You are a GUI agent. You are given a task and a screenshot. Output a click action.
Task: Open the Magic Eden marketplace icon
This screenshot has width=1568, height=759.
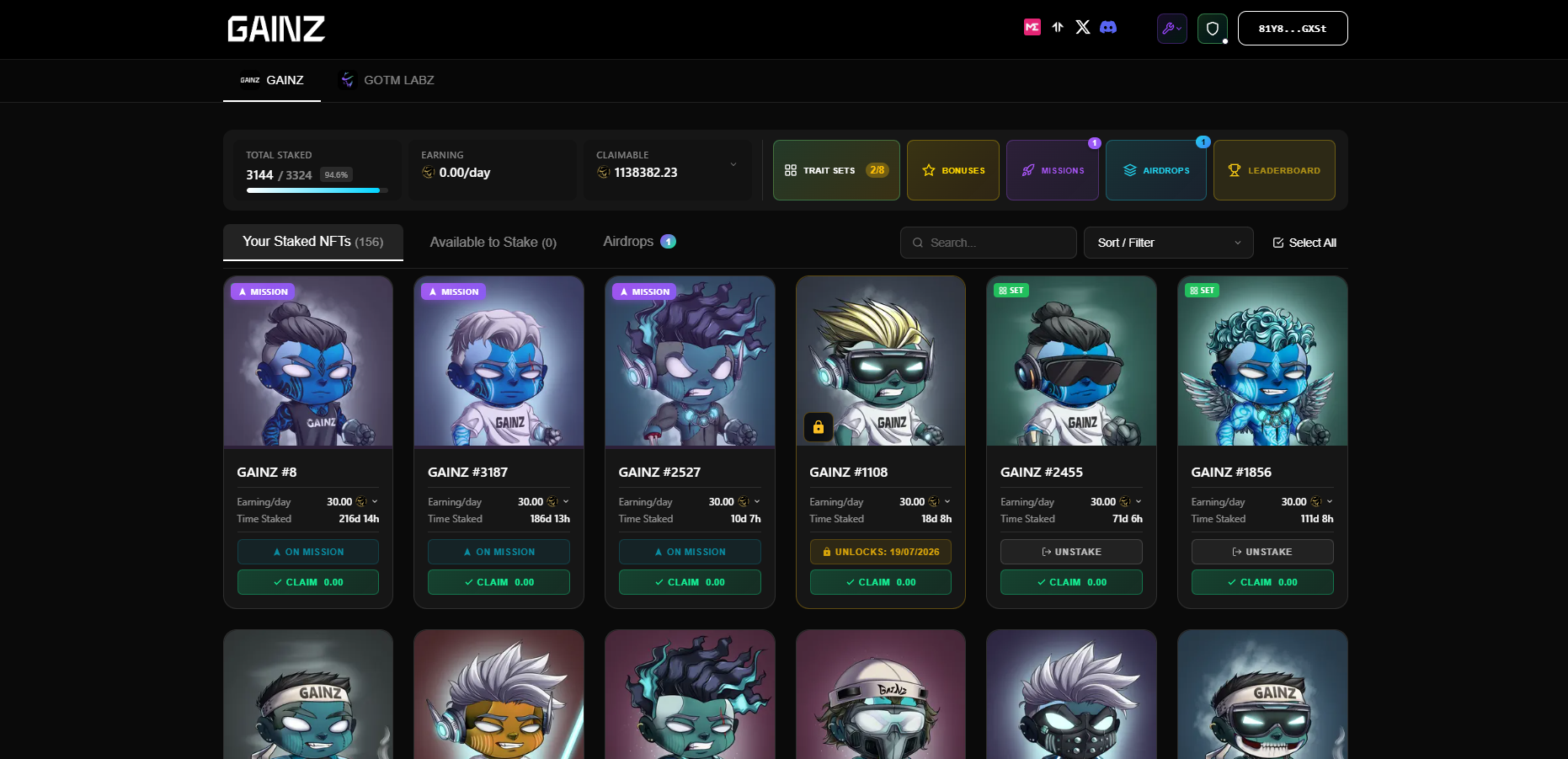coord(1032,27)
